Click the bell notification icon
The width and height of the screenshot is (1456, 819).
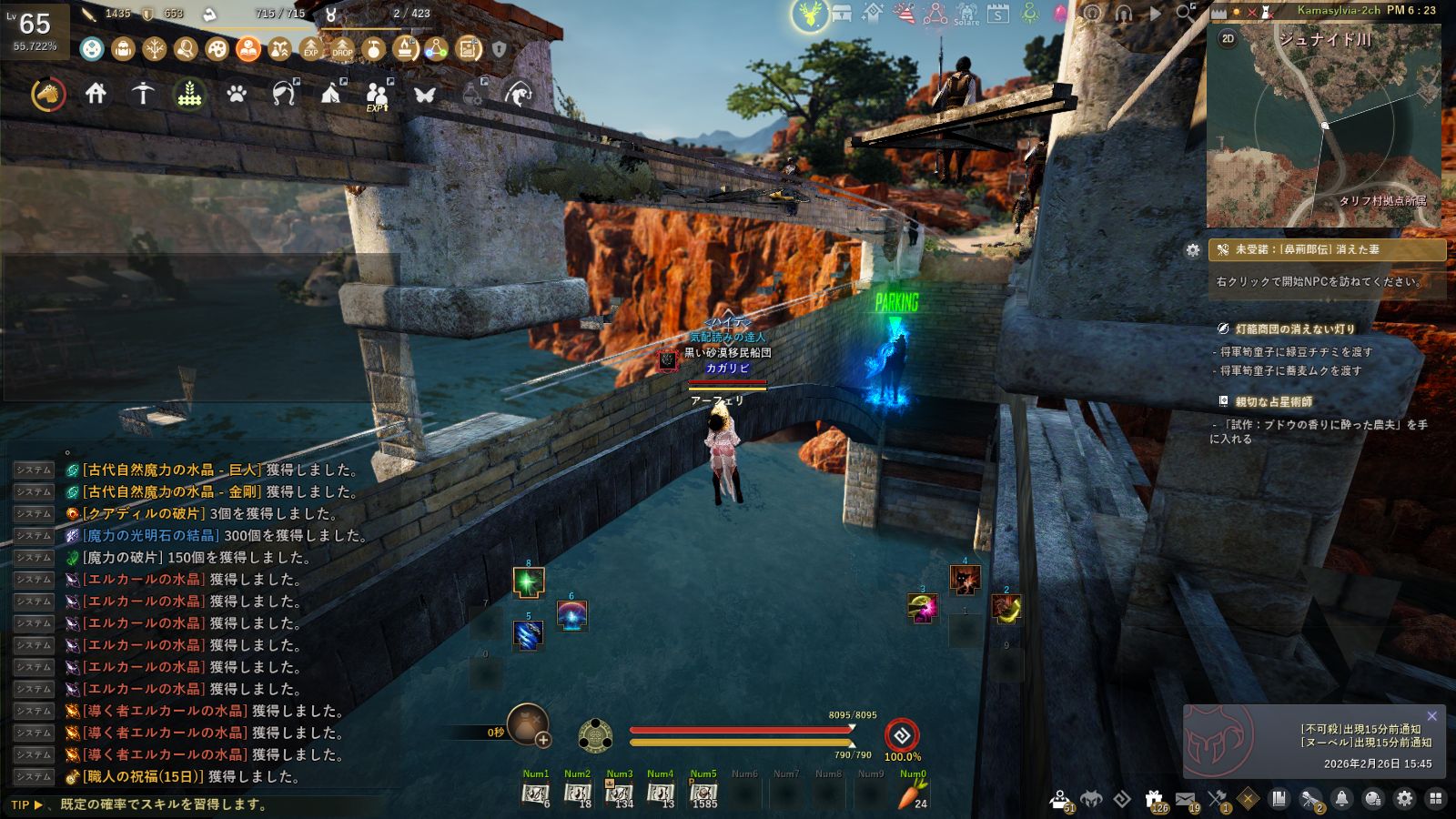1341,799
